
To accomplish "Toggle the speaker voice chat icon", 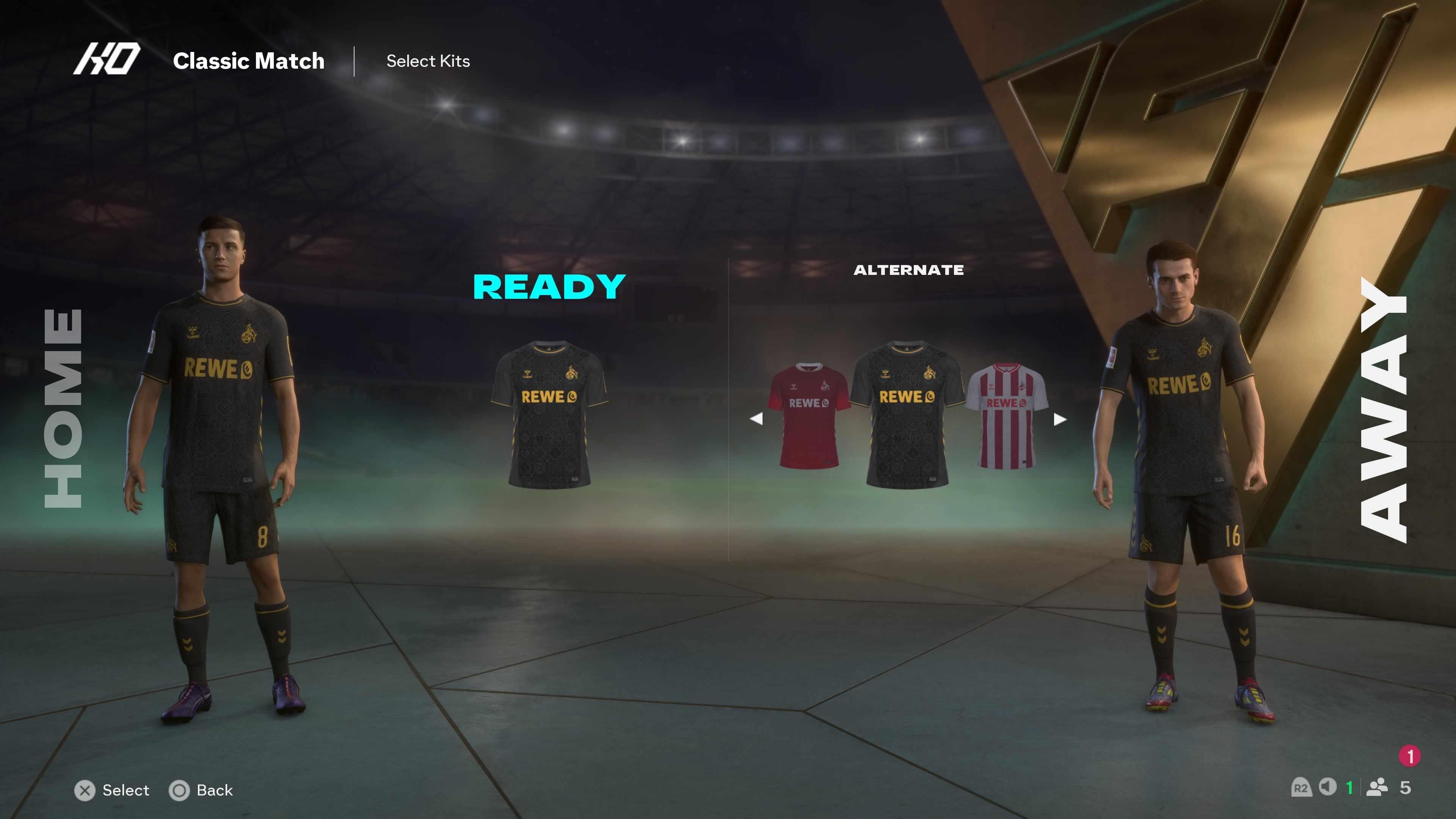I will [x=1328, y=787].
